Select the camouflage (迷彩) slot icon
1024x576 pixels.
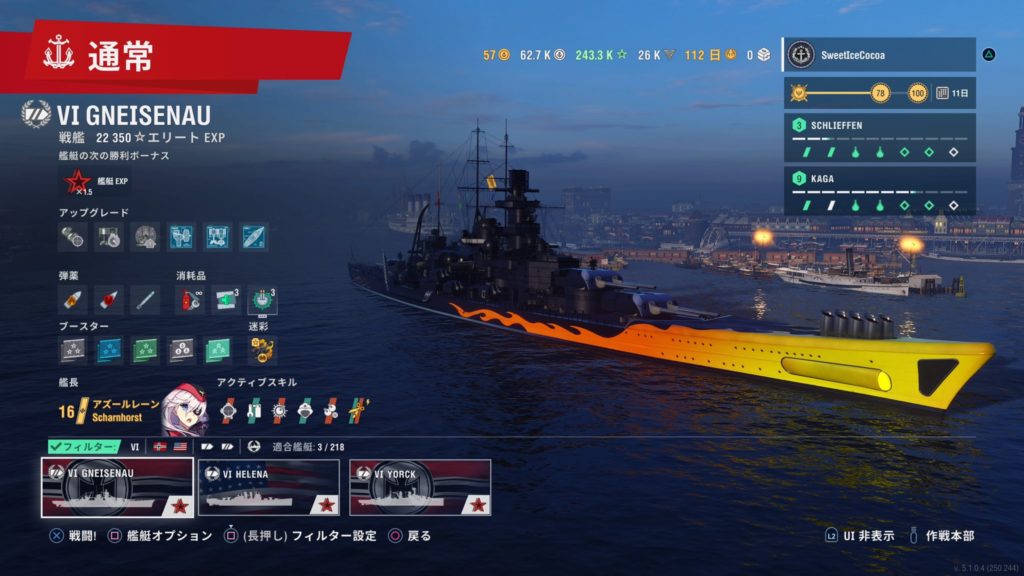(261, 349)
